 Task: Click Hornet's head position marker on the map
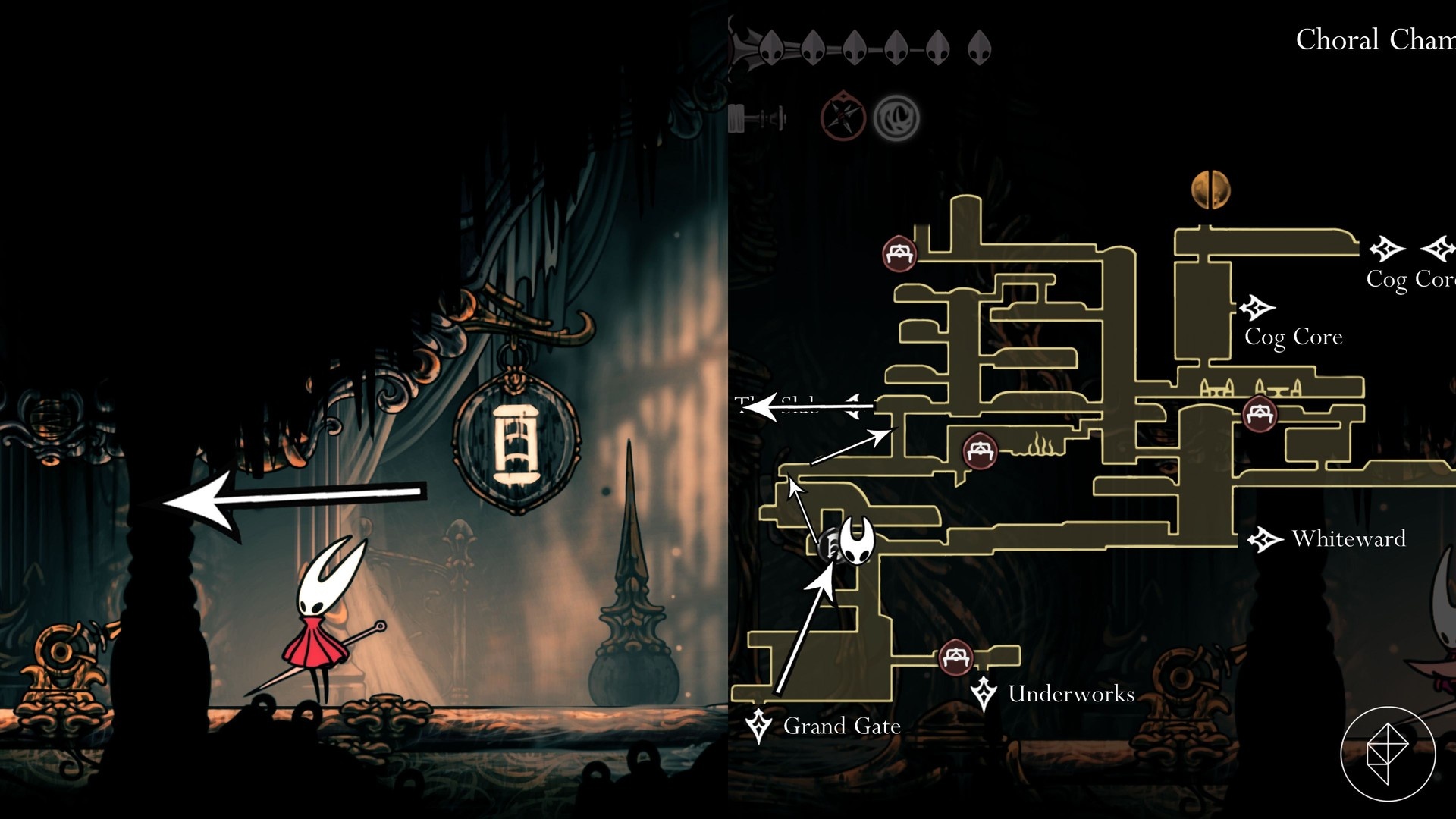point(858,540)
